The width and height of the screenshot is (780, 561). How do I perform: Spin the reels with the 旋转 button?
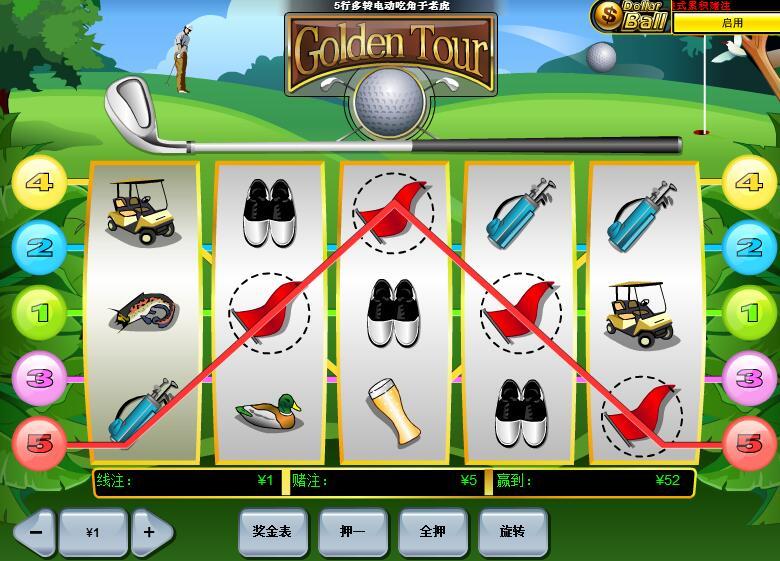pyautogui.click(x=512, y=532)
